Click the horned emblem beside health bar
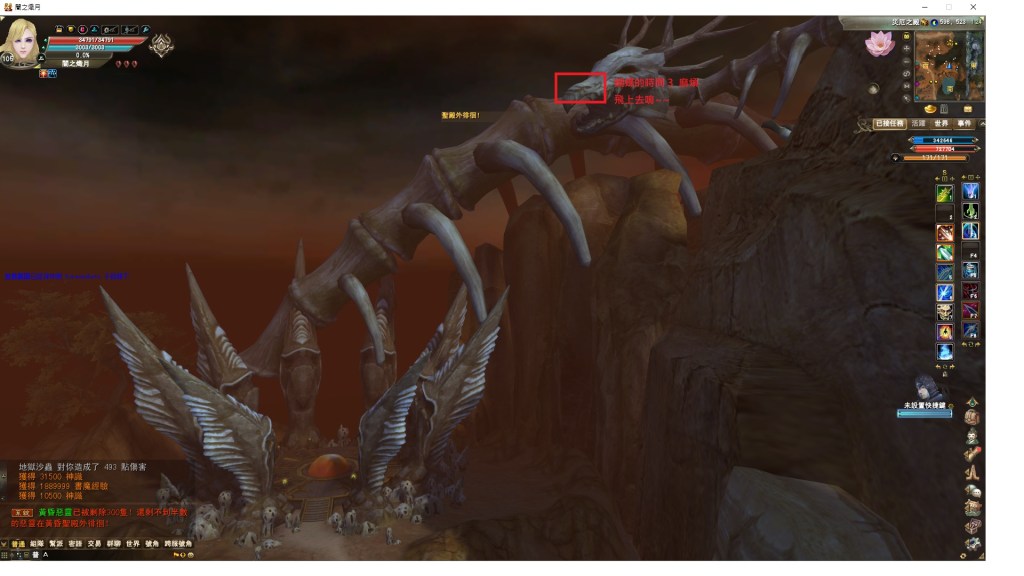 pyautogui.click(x=160, y=45)
